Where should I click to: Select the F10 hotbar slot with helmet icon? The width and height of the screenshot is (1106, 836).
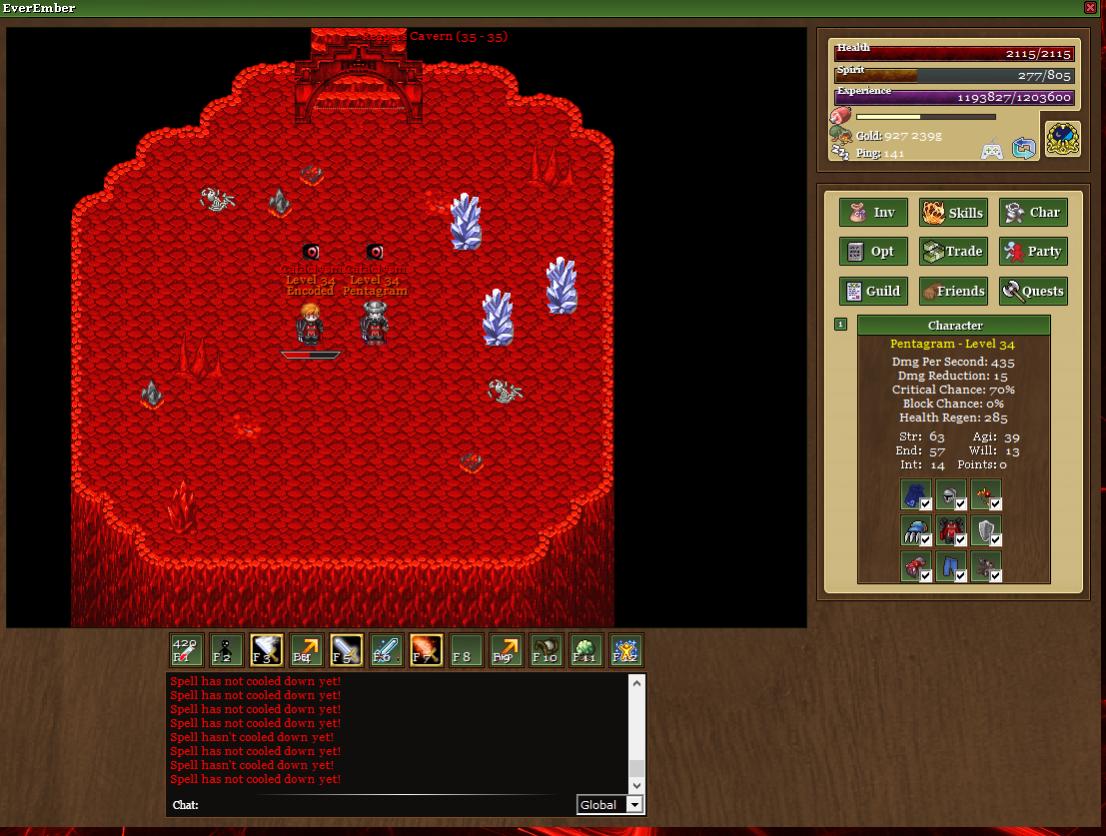click(545, 650)
